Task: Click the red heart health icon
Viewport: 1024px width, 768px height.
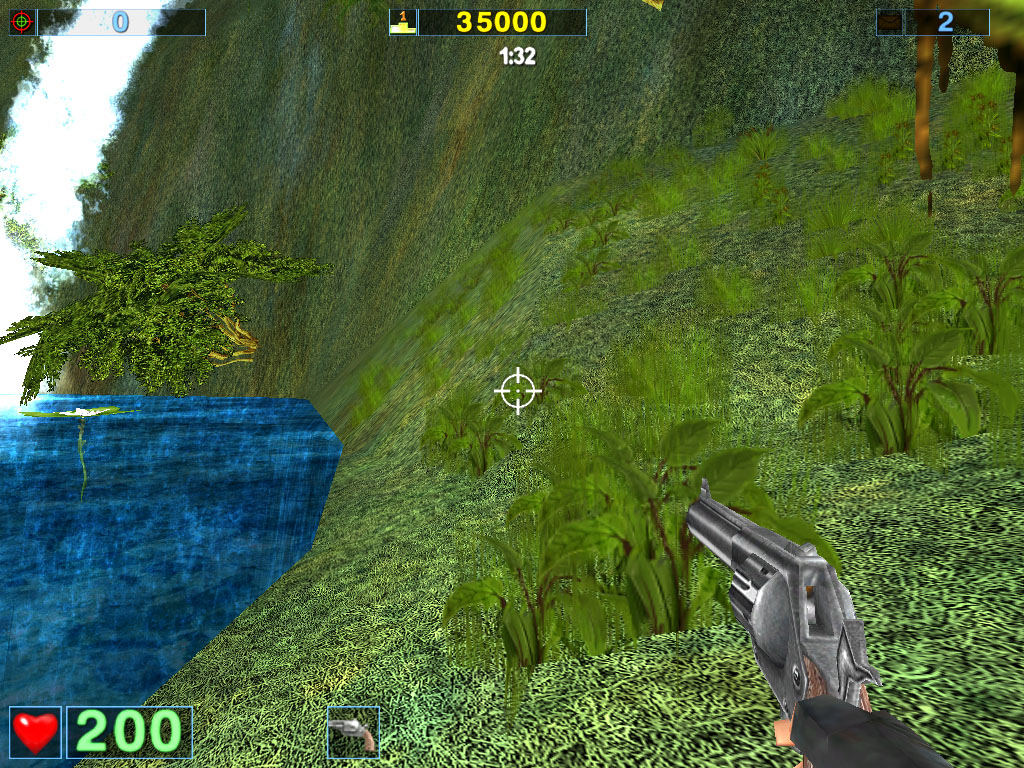Action: 35,732
